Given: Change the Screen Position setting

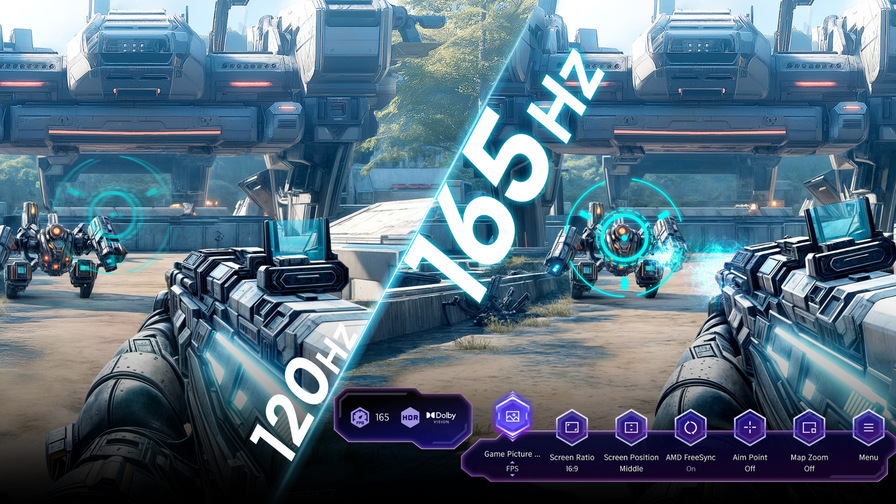Looking at the screenshot, I should click(631, 428).
